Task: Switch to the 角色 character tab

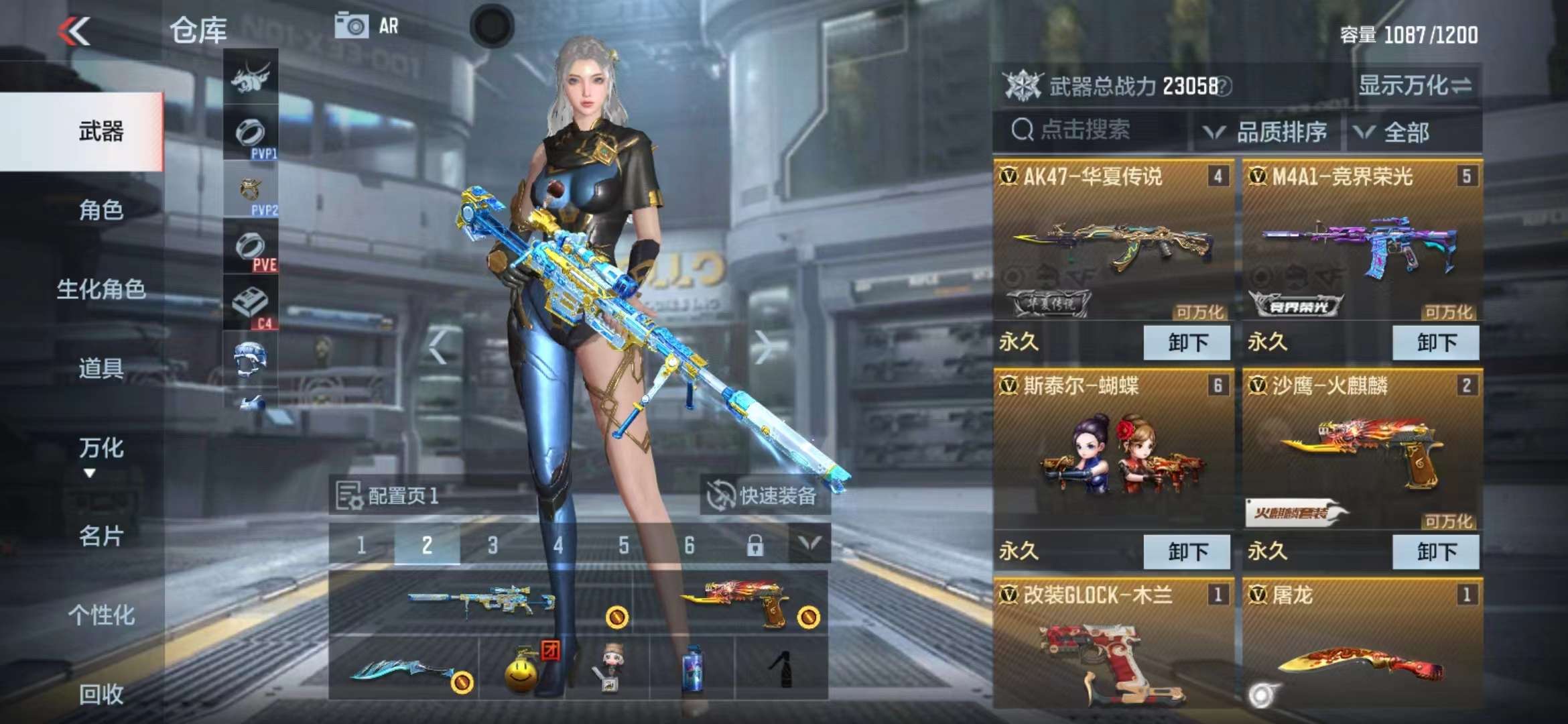Action: [x=101, y=210]
